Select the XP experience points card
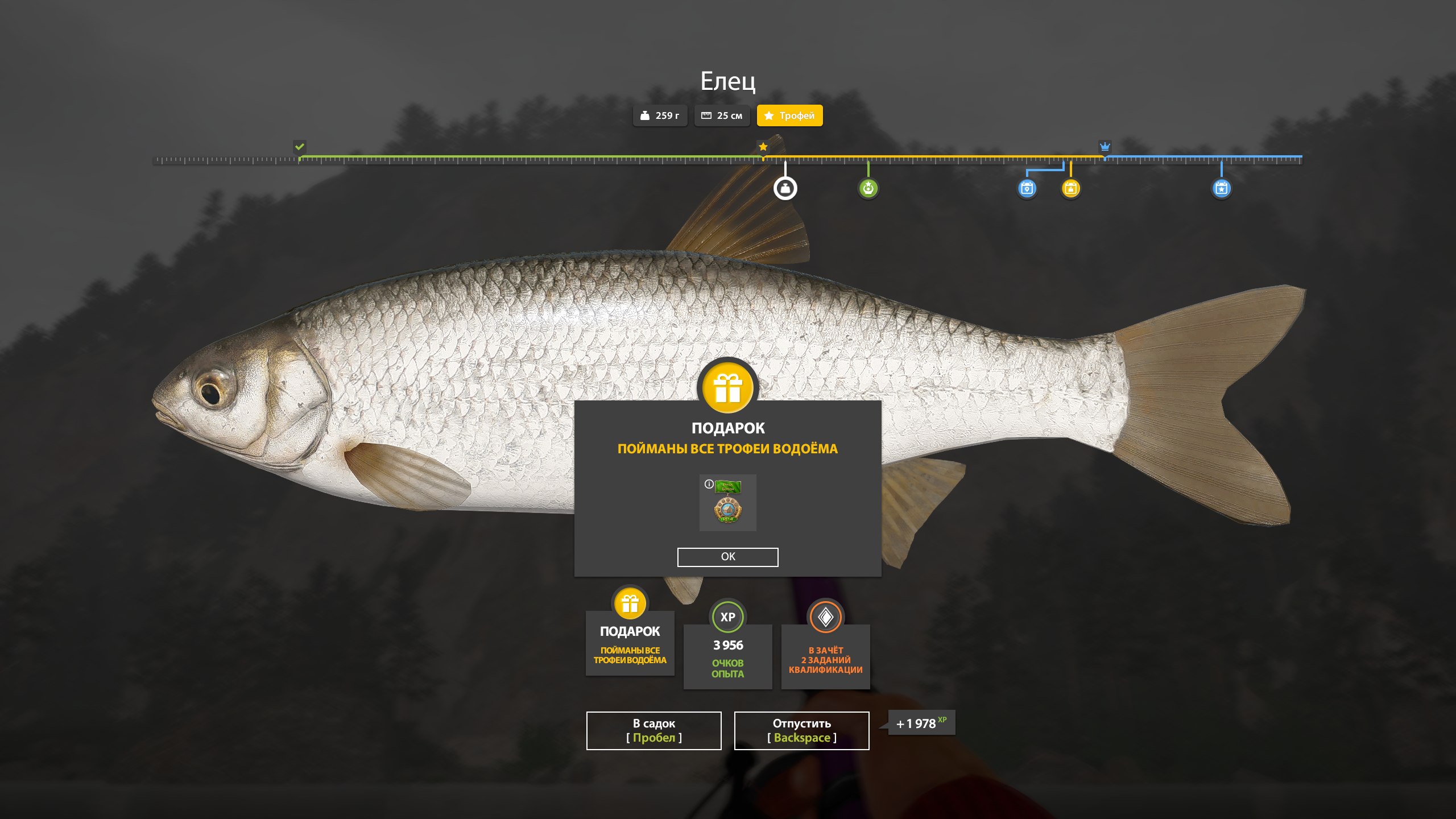The height and width of the screenshot is (819, 1456). [727, 653]
